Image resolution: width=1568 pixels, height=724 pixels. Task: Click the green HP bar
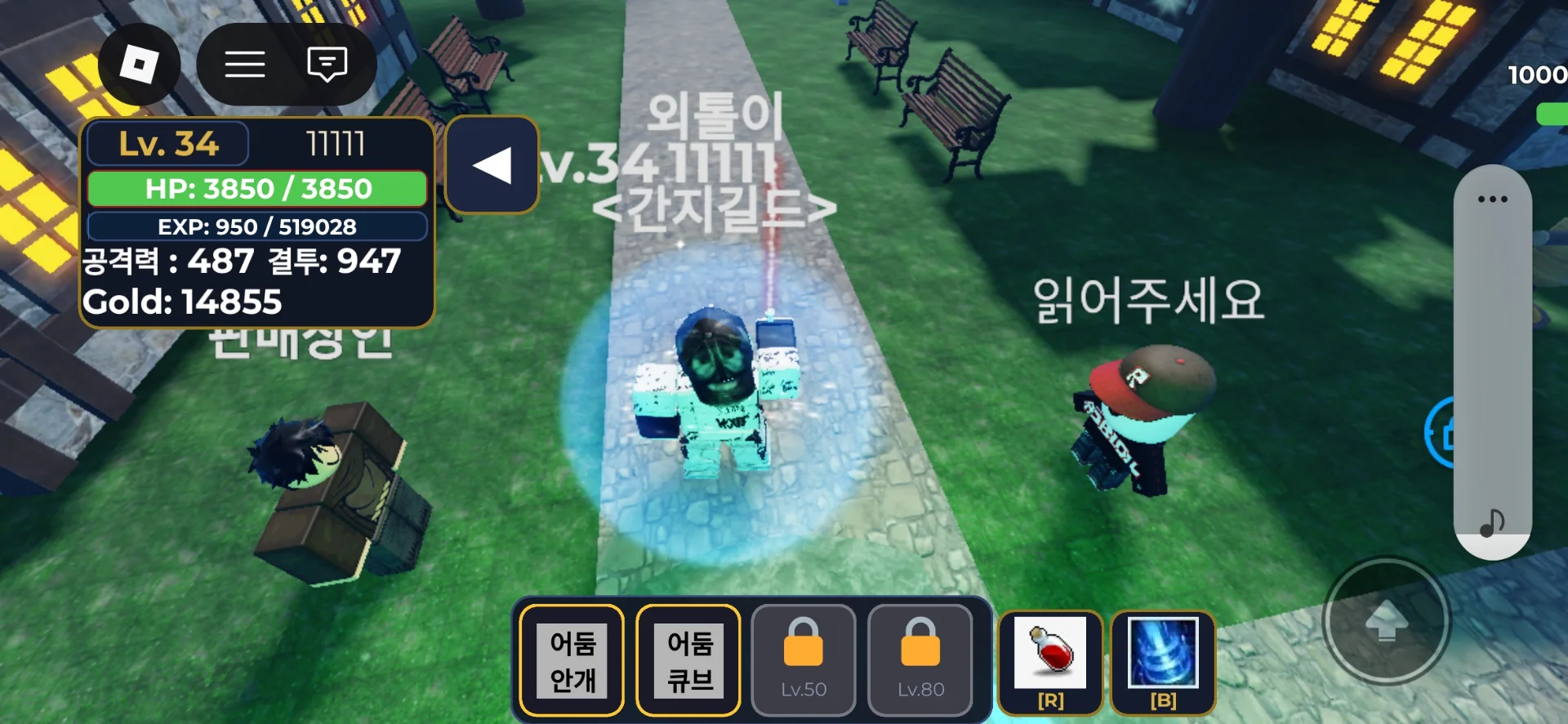[x=256, y=188]
